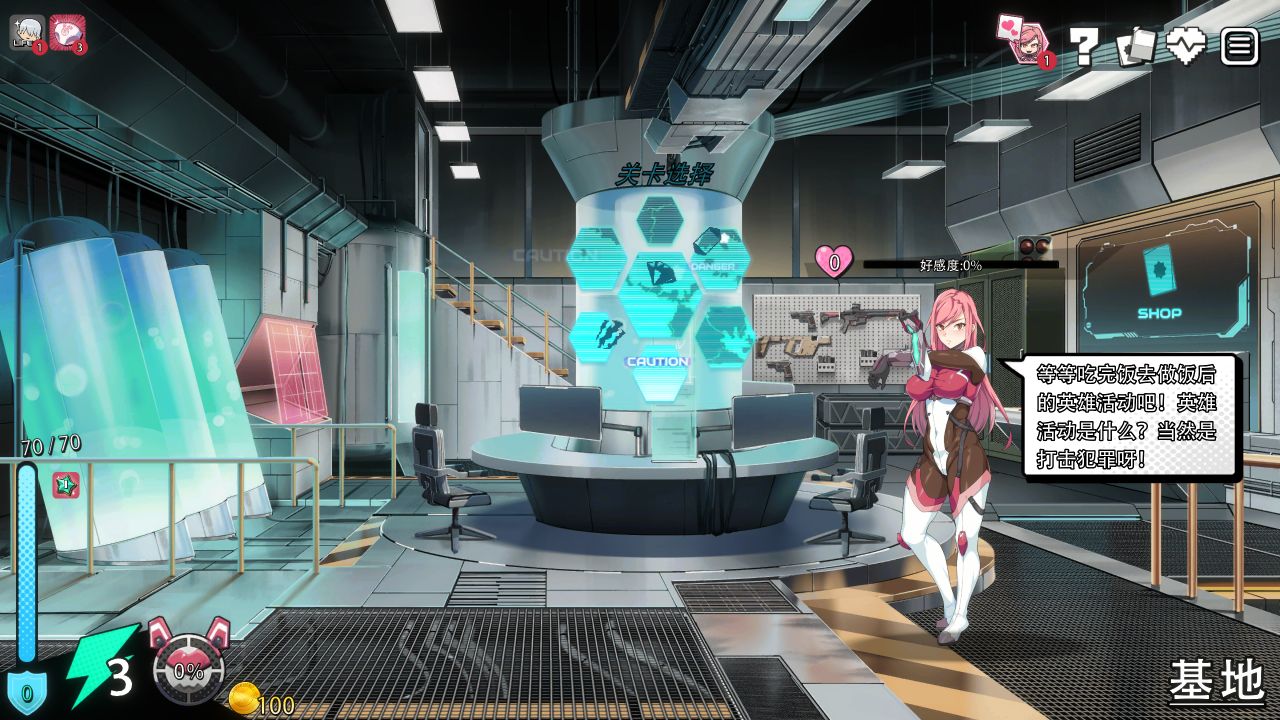Open the question mark help guide
Viewport: 1280px width, 720px height.
pyautogui.click(x=1084, y=46)
